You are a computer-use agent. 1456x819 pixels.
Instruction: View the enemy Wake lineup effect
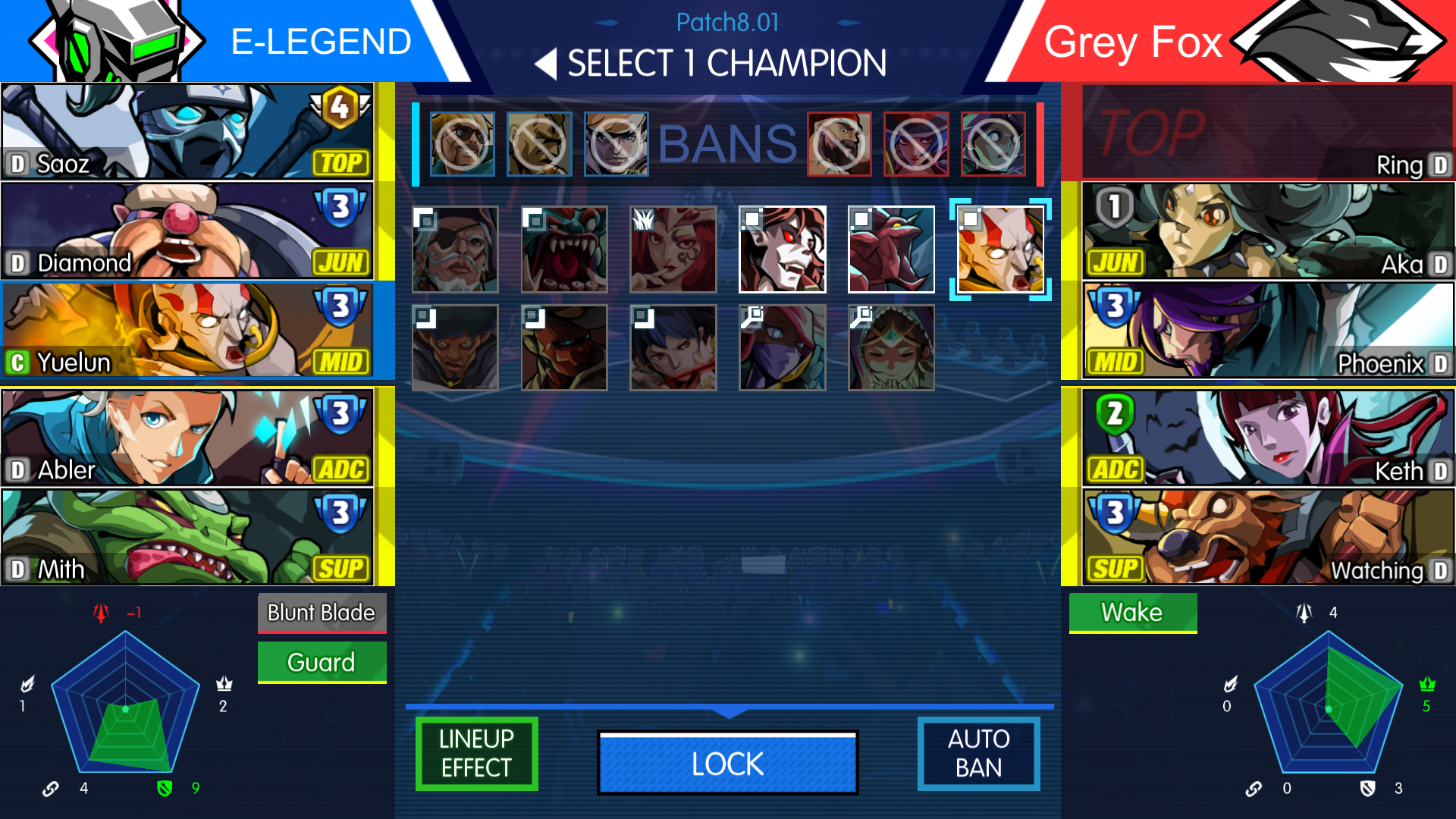point(1132,612)
